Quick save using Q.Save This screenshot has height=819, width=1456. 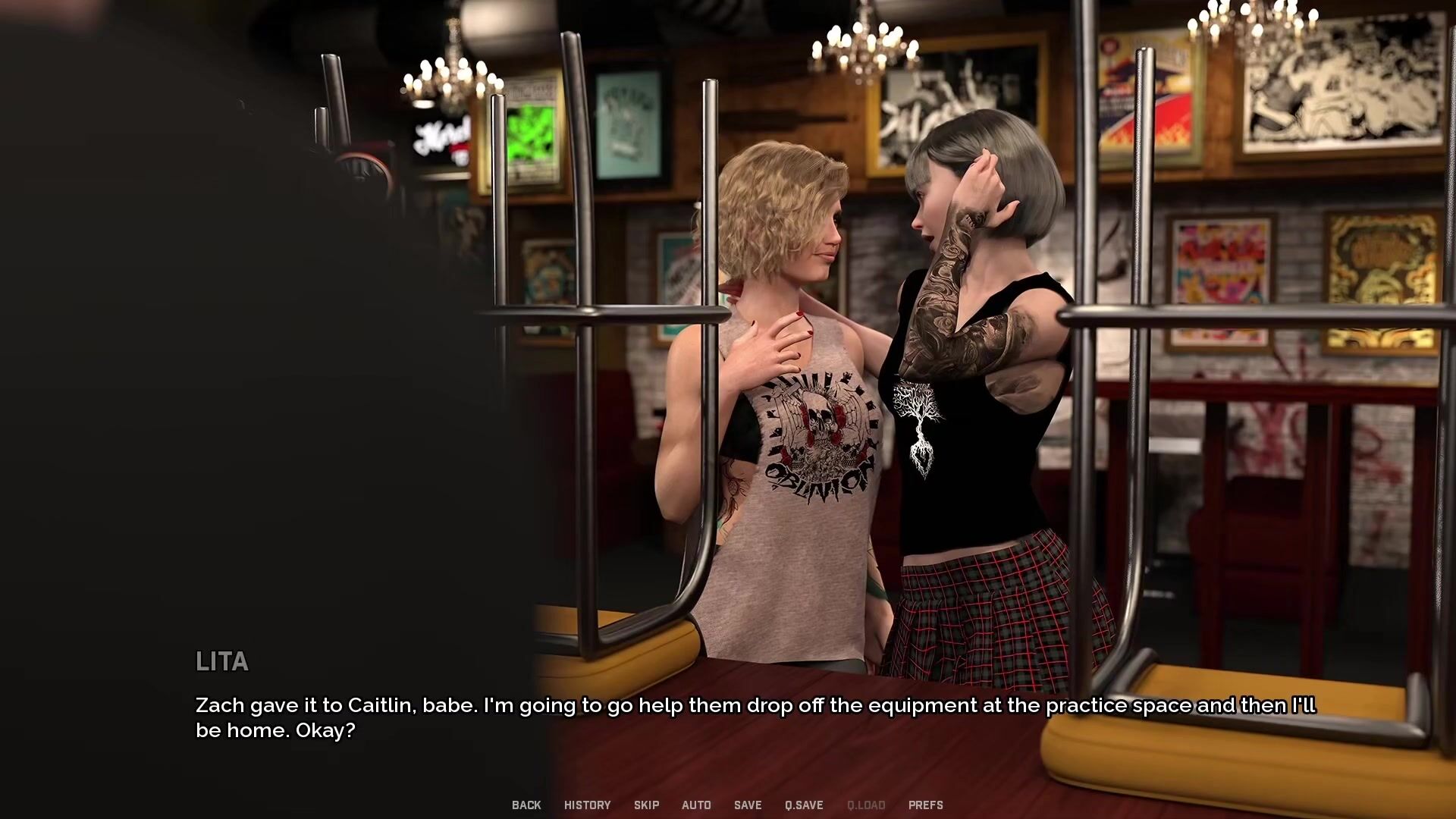804,805
